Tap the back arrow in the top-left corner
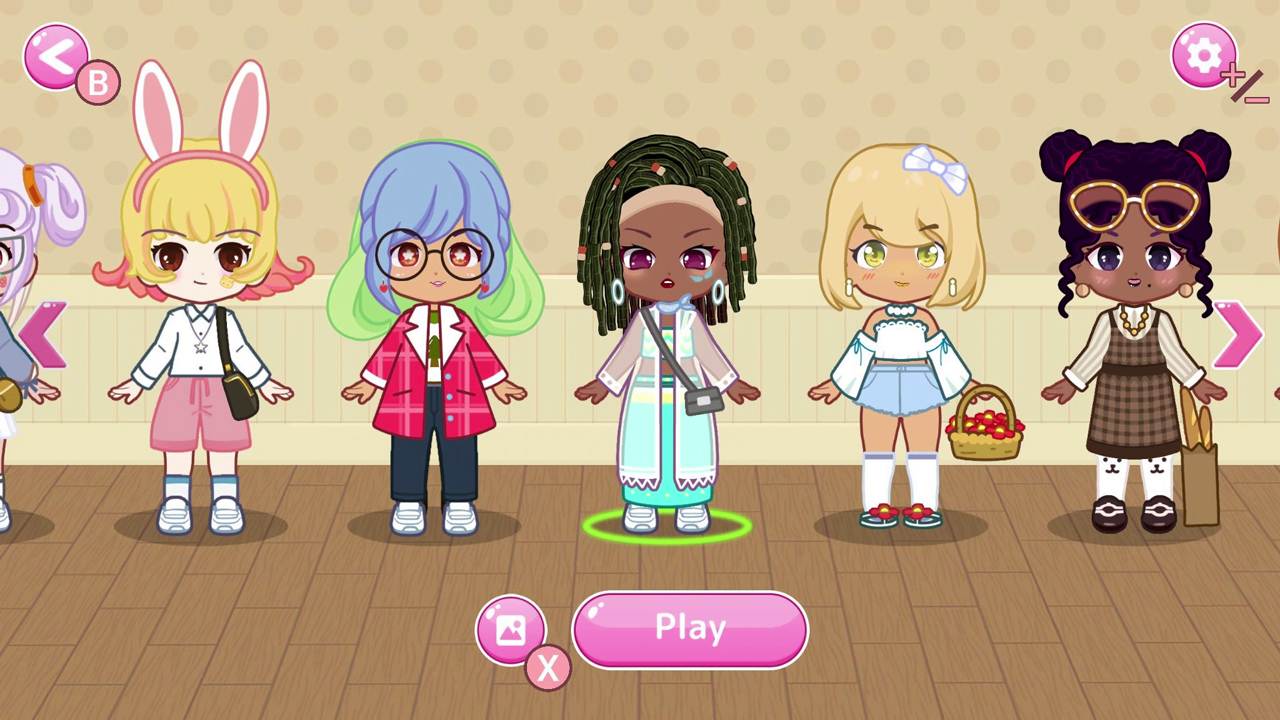Viewport: 1280px width, 720px height. point(58,55)
